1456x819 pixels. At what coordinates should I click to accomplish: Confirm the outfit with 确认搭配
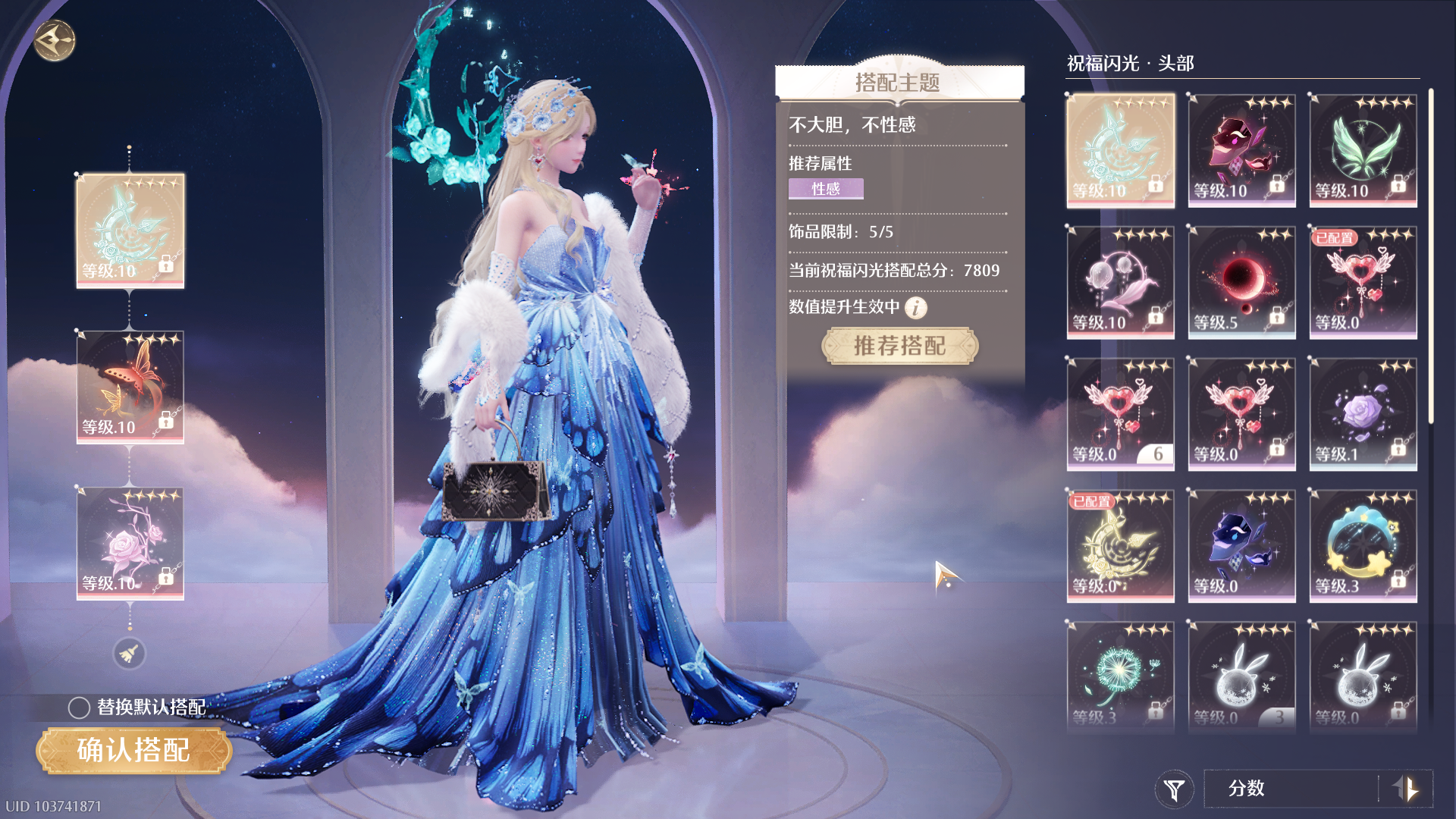coord(133,750)
